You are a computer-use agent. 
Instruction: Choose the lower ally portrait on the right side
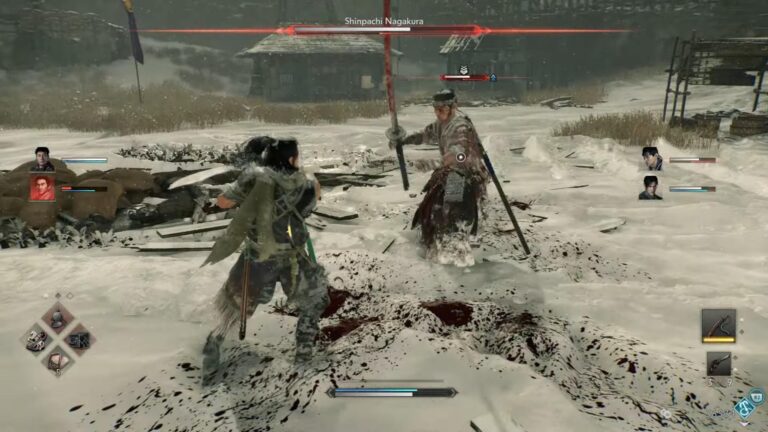tap(651, 187)
